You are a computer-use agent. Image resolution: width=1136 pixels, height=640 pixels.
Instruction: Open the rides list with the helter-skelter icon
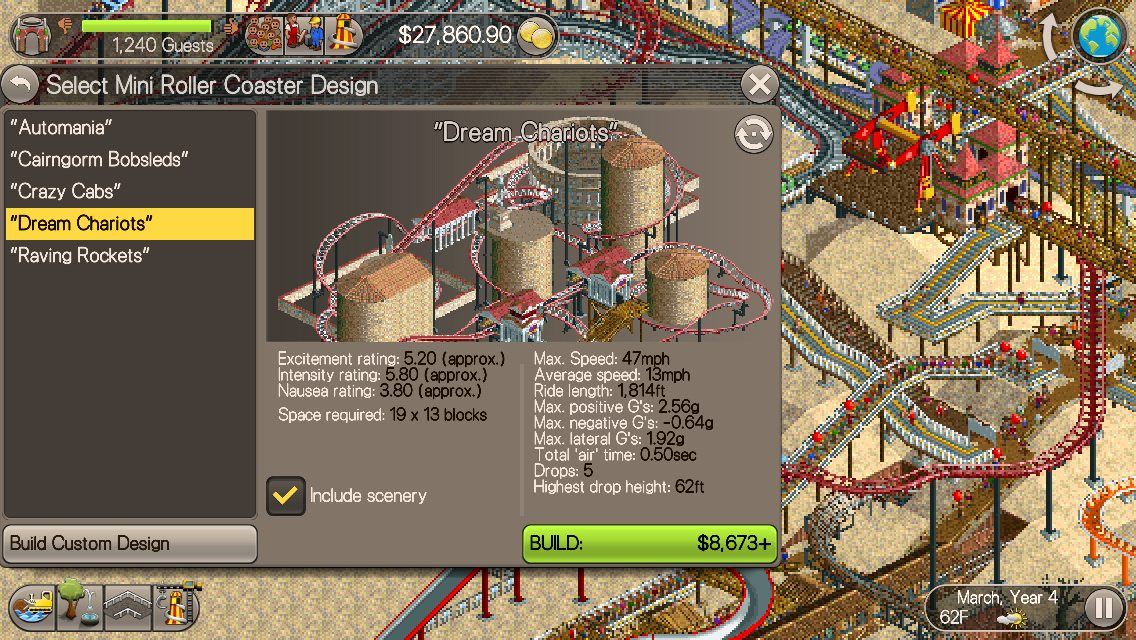coord(343,34)
